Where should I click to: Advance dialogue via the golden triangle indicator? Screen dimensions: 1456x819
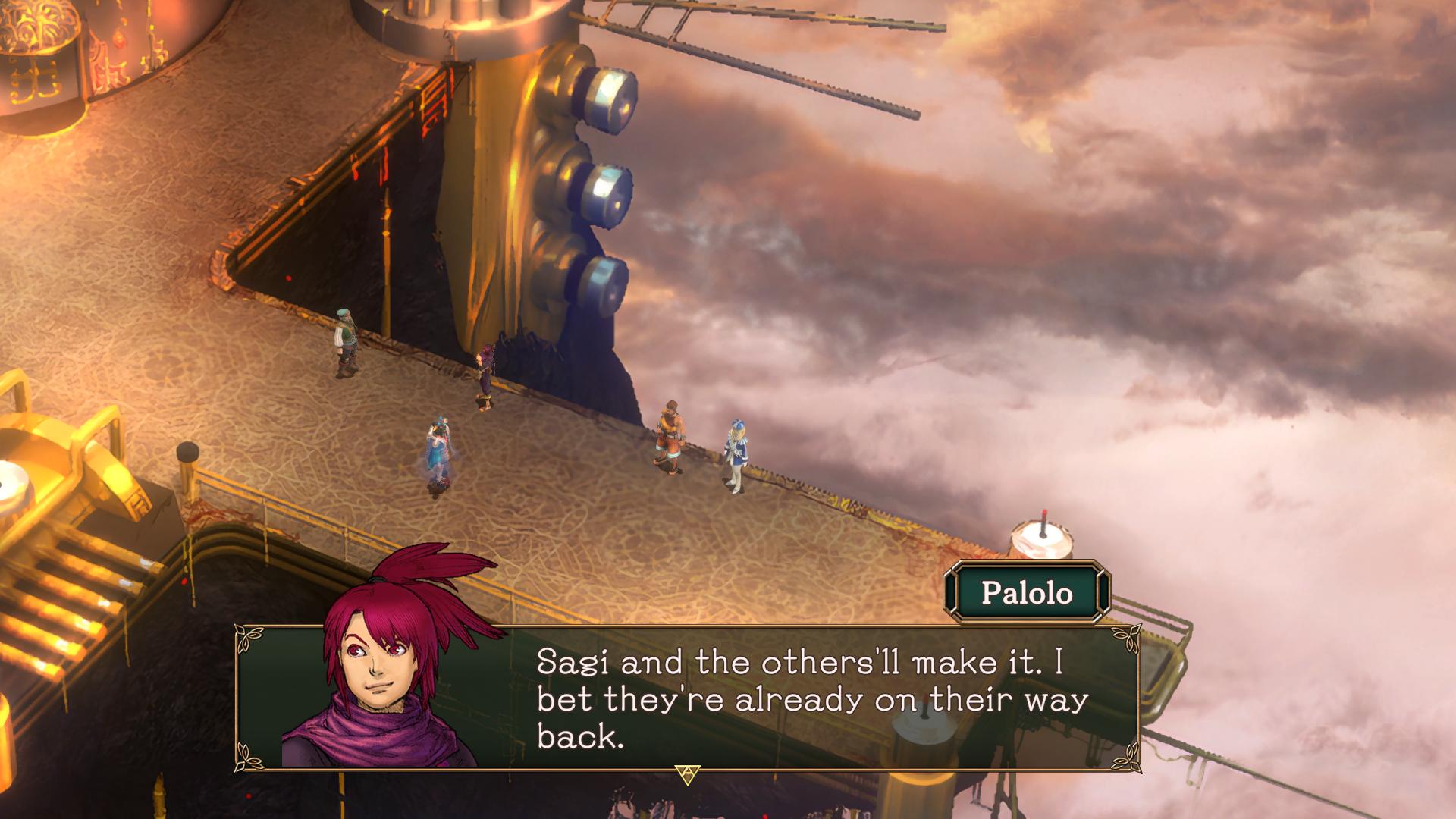pos(687,774)
